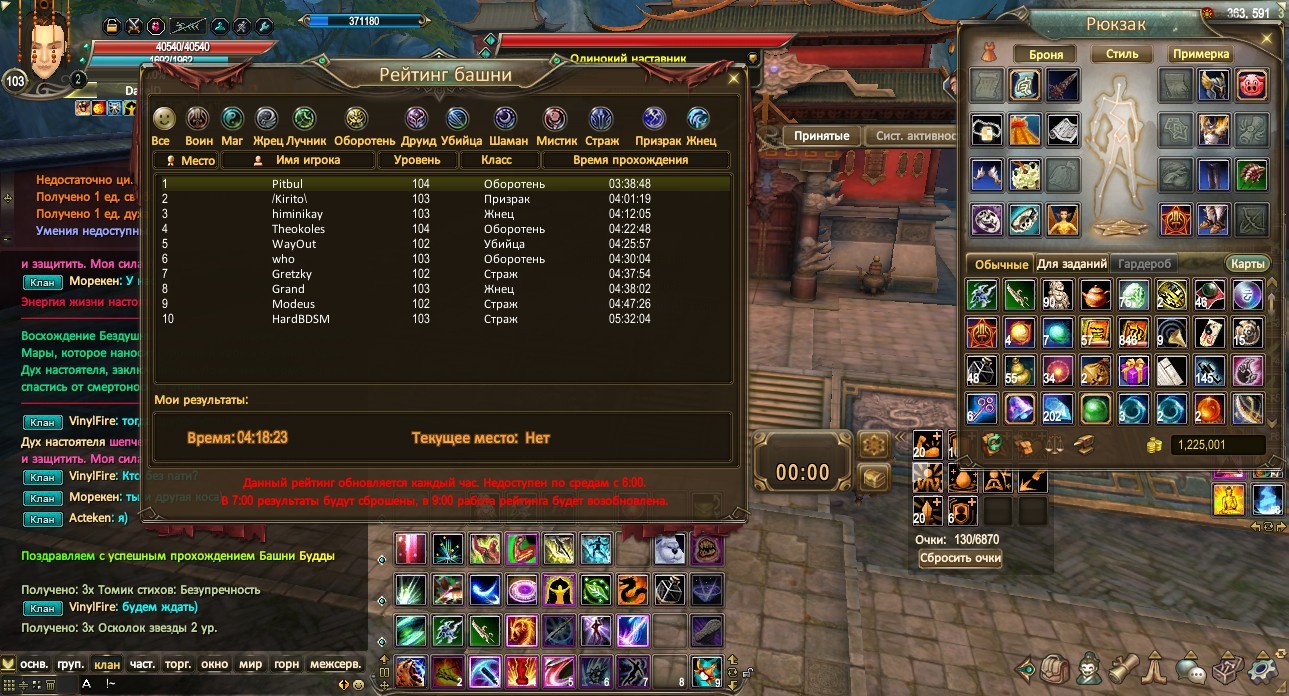Filter ranking by Воин class
The image size is (1289, 696).
pos(198,119)
